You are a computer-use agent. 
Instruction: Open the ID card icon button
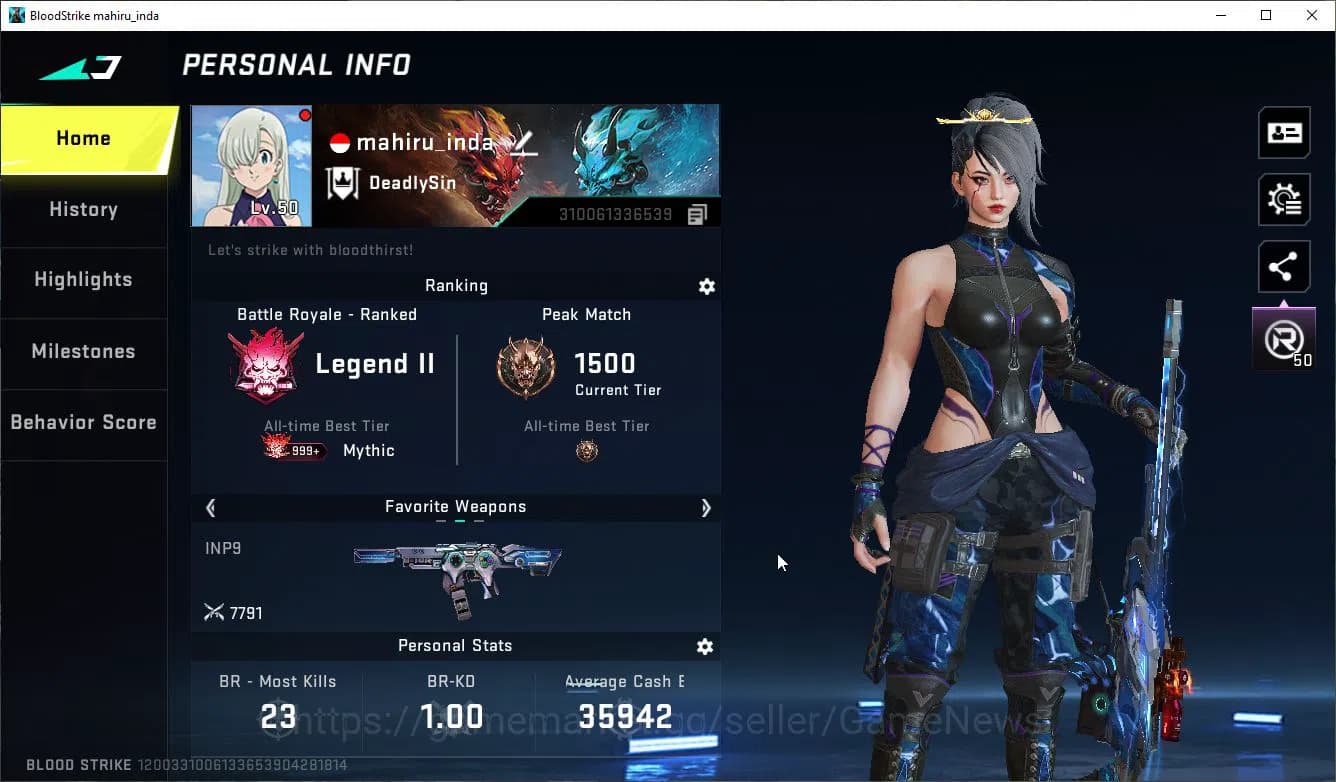tap(1284, 133)
